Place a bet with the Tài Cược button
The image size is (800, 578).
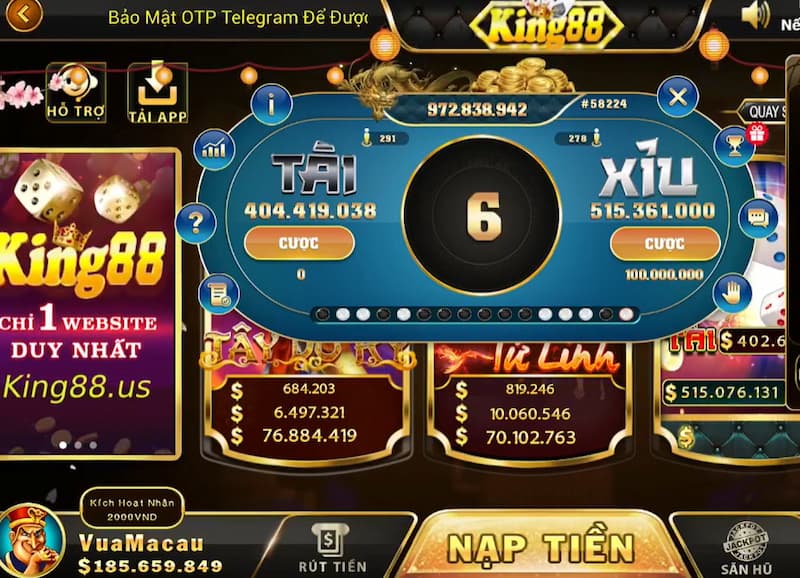(300, 243)
